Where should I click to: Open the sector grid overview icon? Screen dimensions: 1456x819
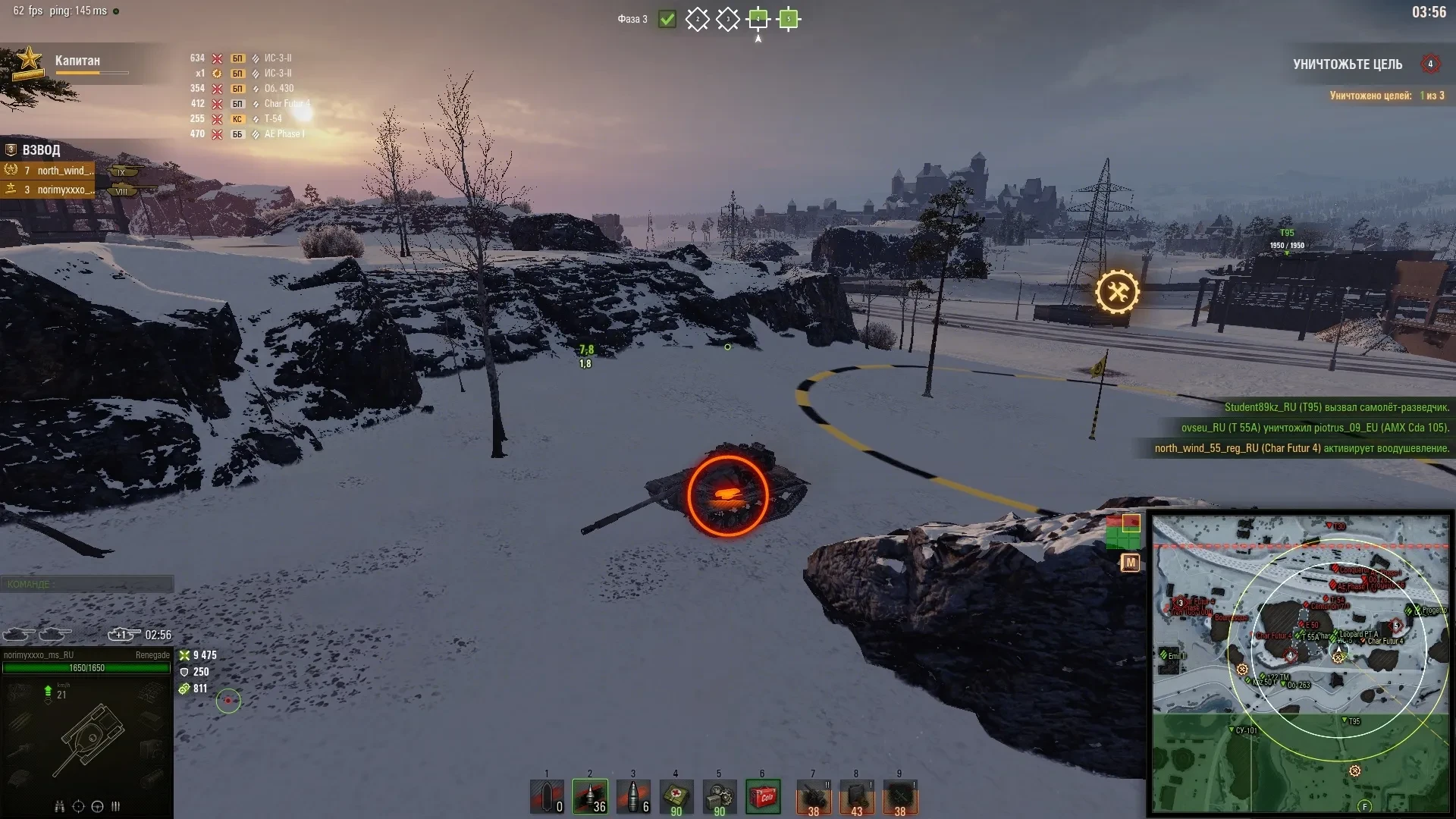[1122, 532]
